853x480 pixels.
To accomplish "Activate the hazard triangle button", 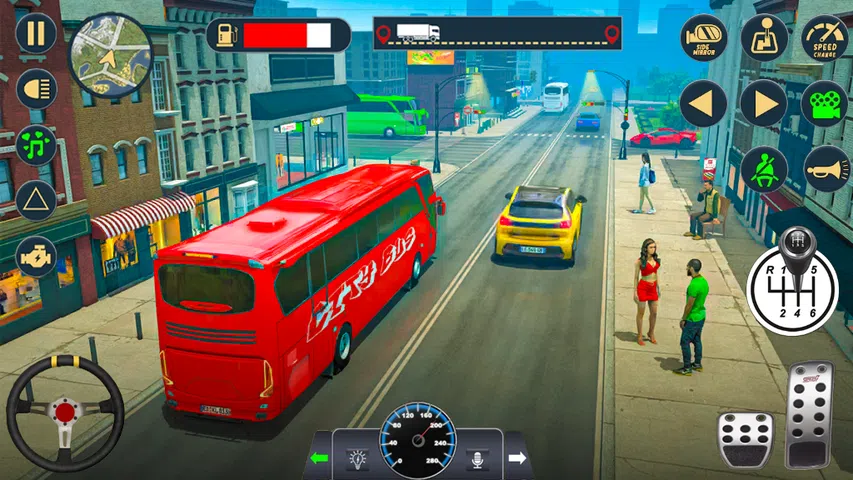I will click(x=35, y=199).
